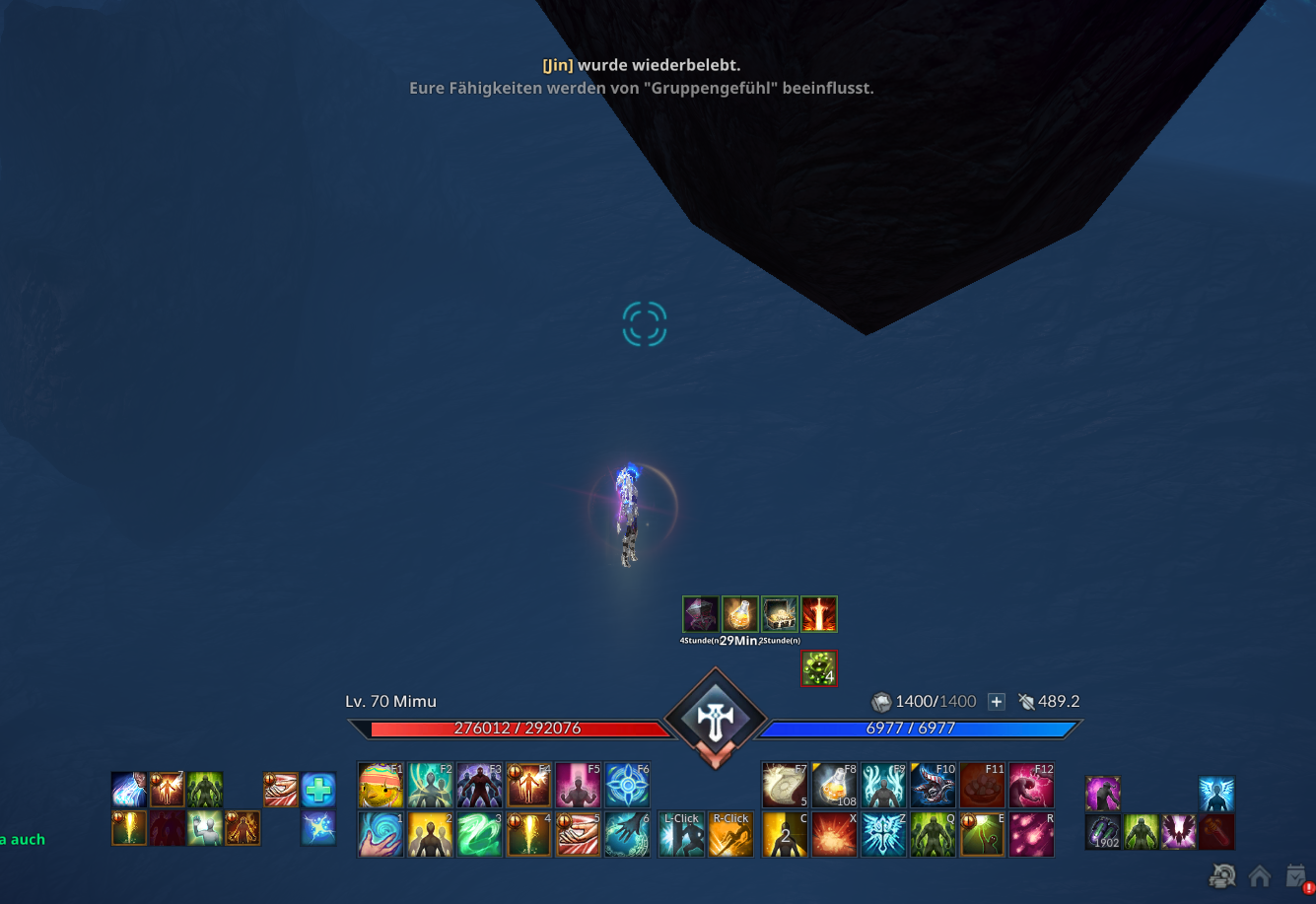Trigger the green wind swirl skill in slot 3
The height and width of the screenshot is (904, 1316).
[x=479, y=834]
